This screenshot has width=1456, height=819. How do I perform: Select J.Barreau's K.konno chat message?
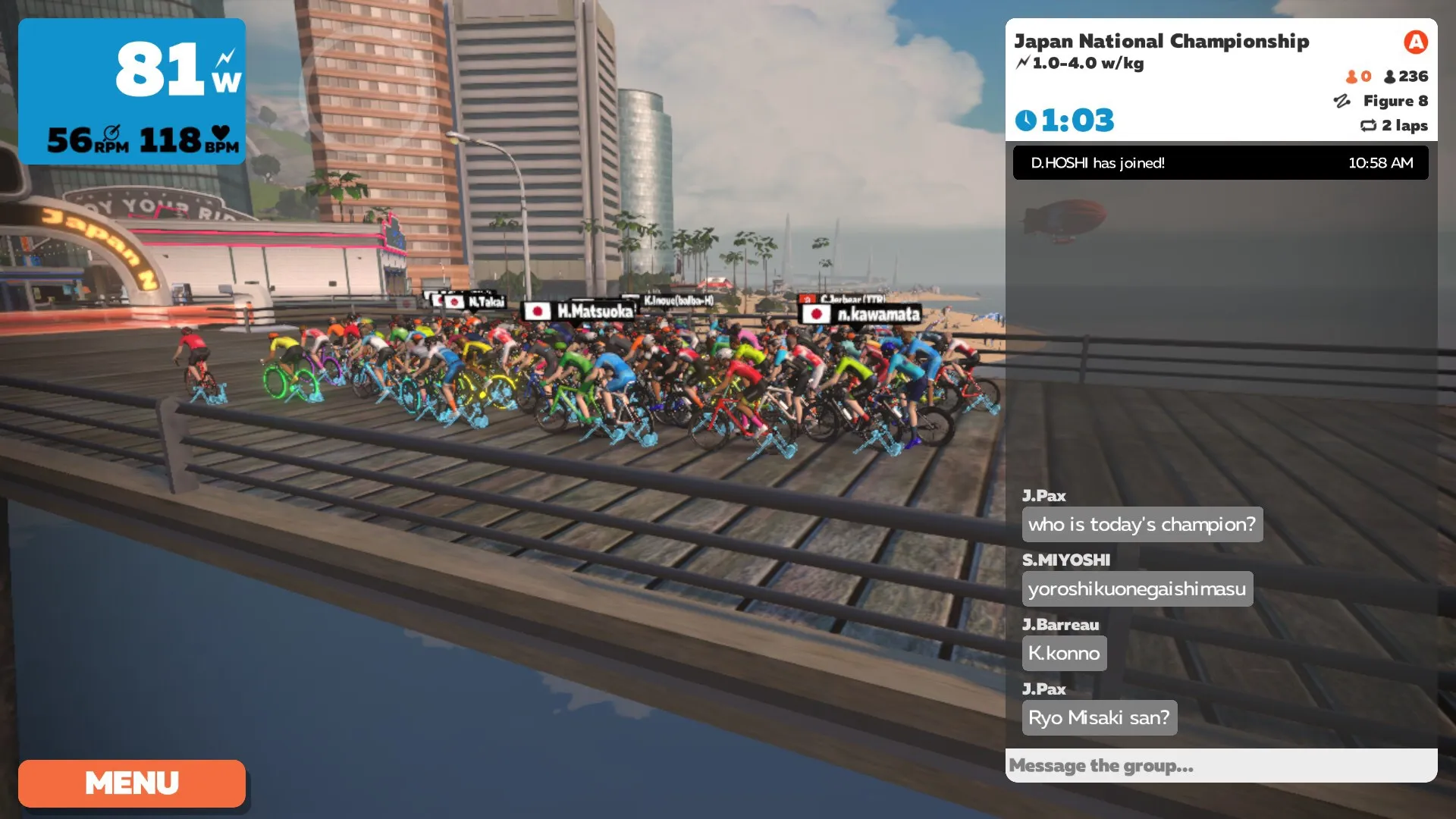[1063, 653]
